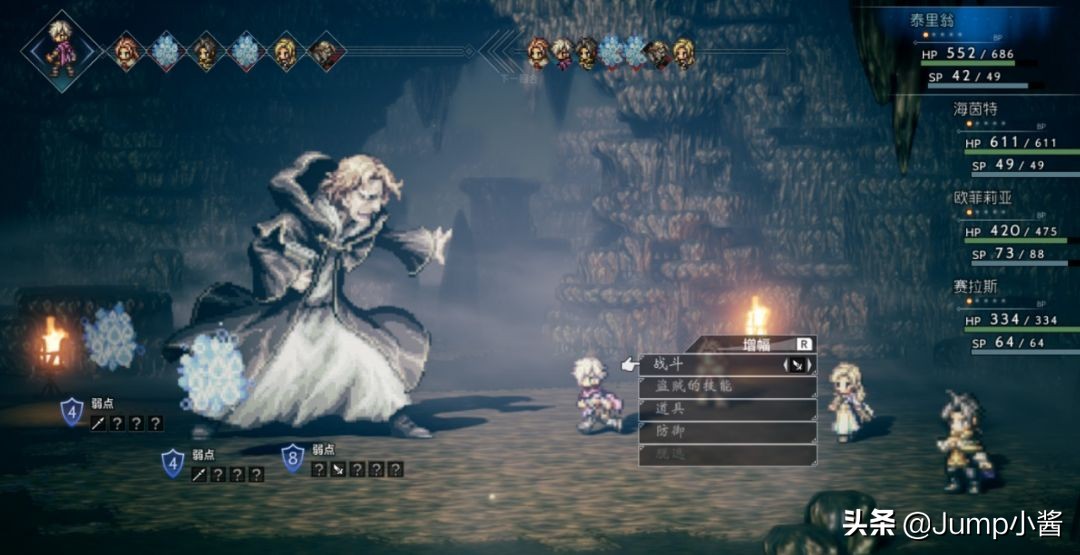Click the left weapon-switch arrow
This screenshot has height=555, width=1080.
point(785,365)
